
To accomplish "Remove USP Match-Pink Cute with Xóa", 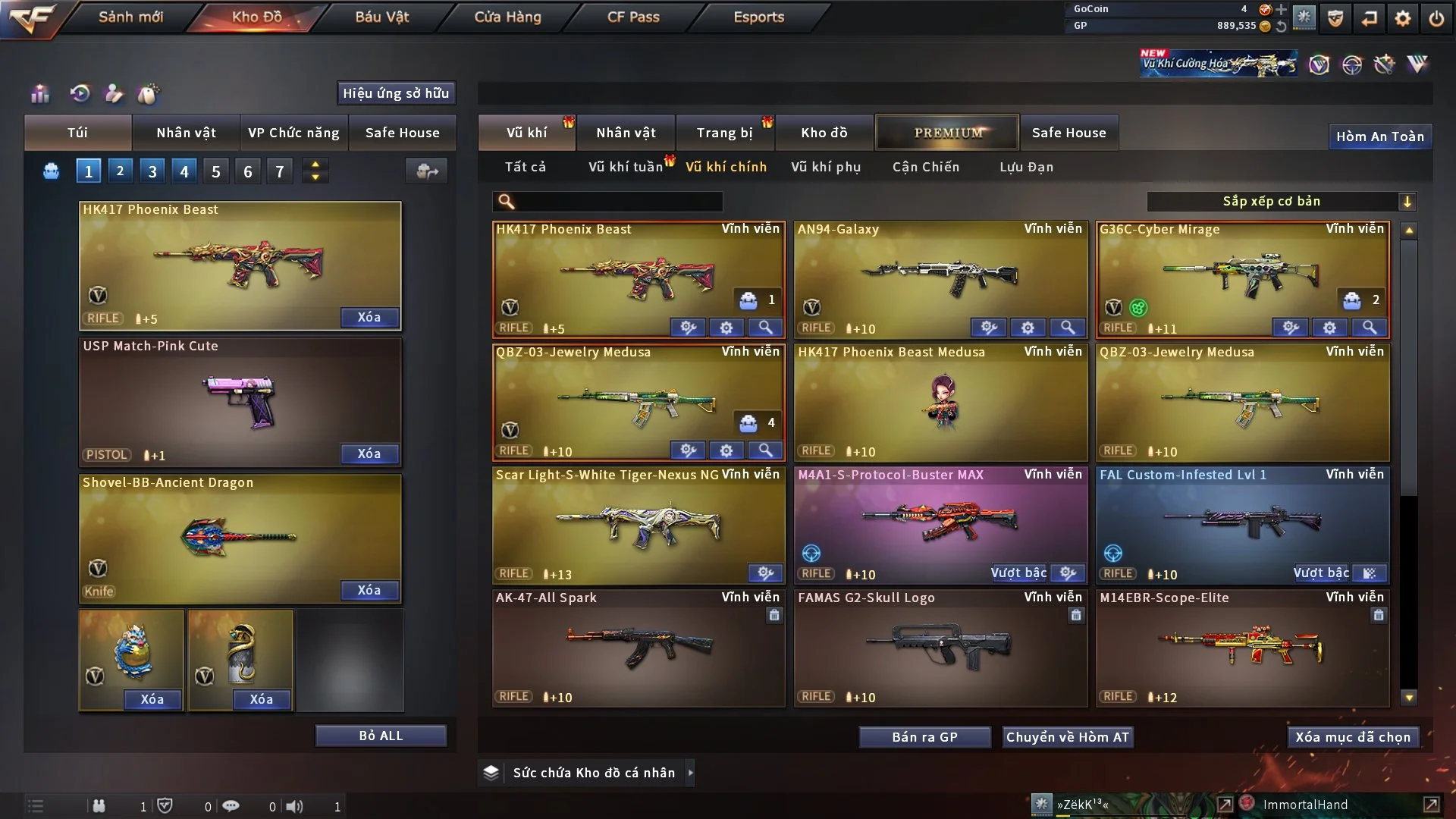I will [369, 453].
